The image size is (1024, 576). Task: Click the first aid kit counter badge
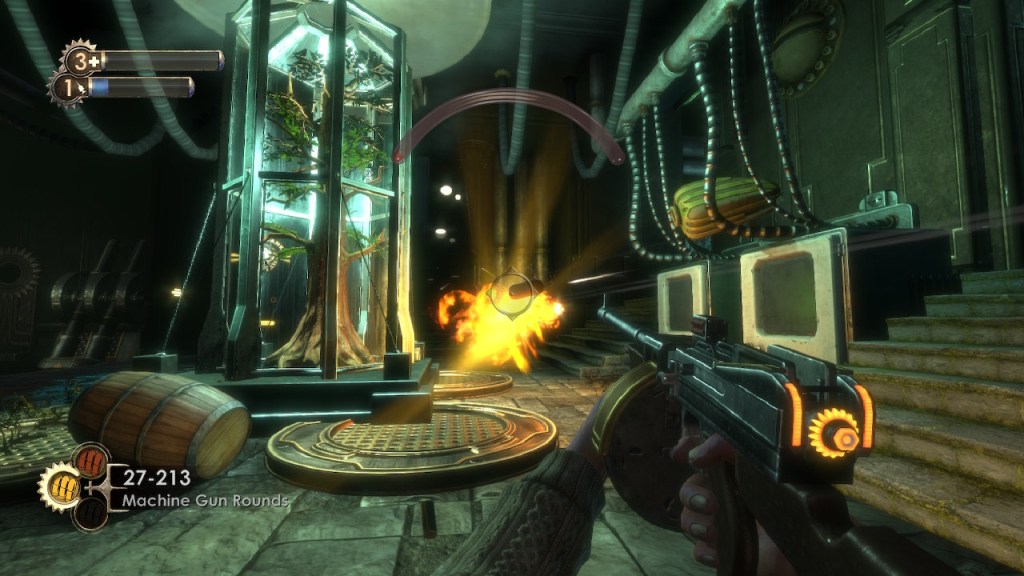tap(77, 59)
